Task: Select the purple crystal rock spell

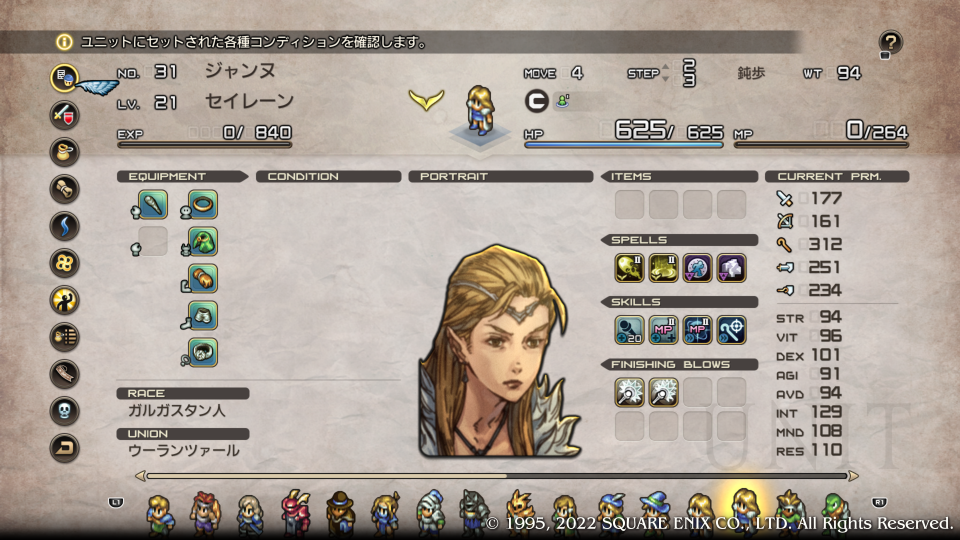Action: pos(731,267)
